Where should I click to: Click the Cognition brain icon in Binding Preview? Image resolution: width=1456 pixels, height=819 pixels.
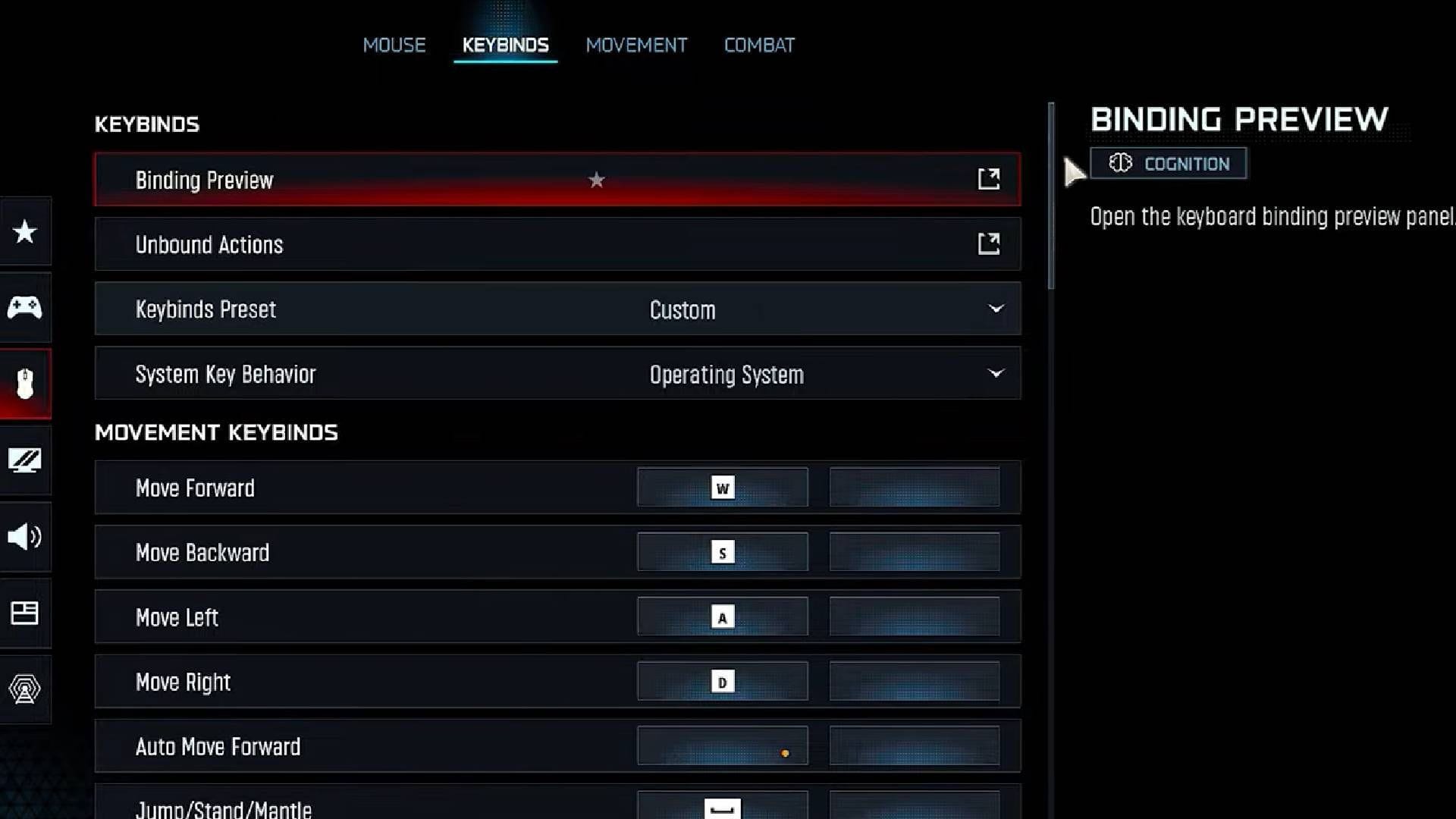(x=1121, y=163)
